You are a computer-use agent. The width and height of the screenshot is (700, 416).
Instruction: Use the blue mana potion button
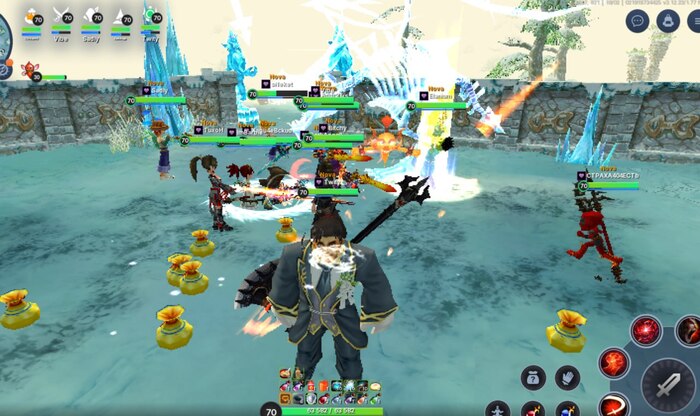point(567,409)
